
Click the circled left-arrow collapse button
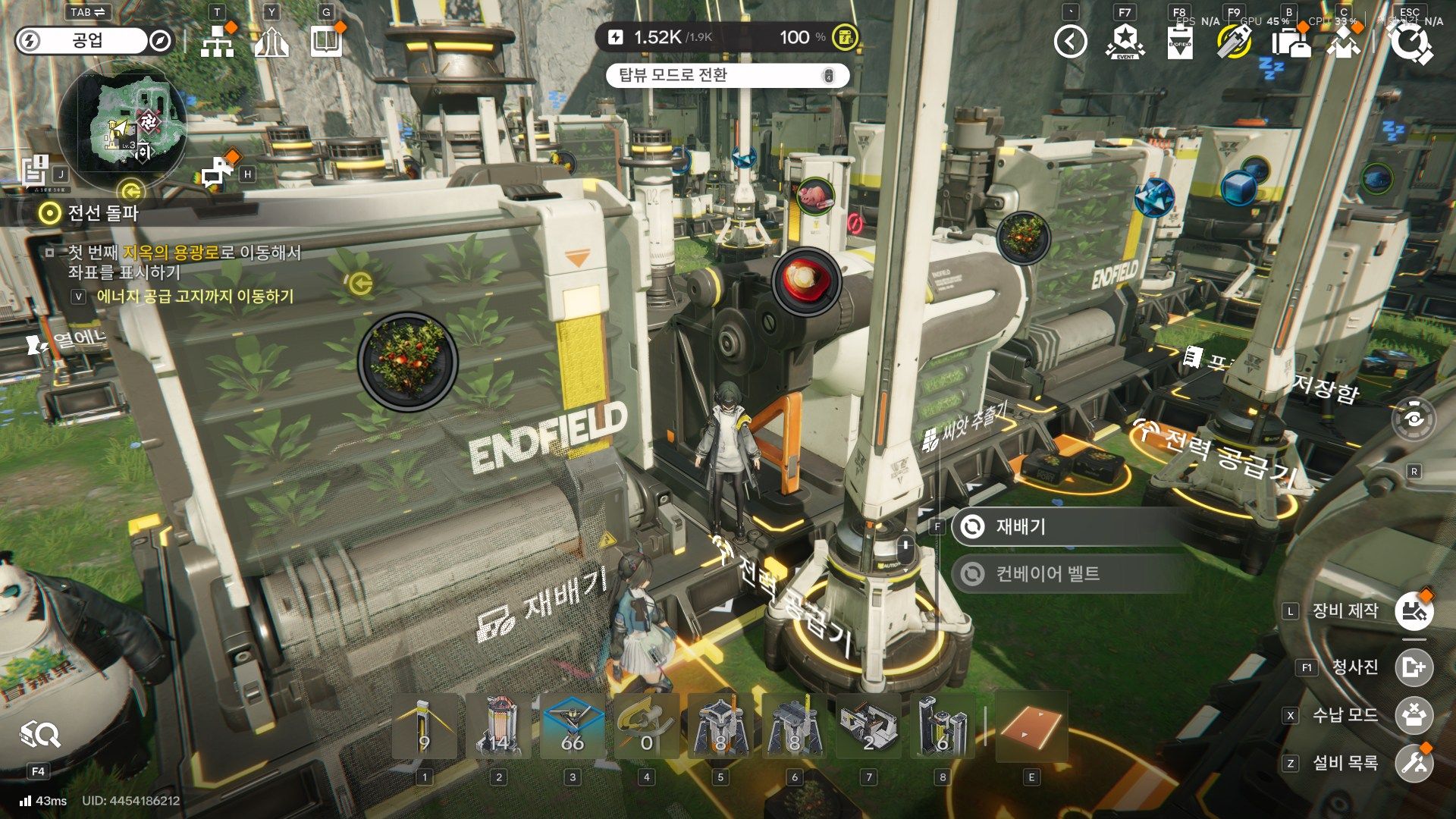click(x=1070, y=42)
